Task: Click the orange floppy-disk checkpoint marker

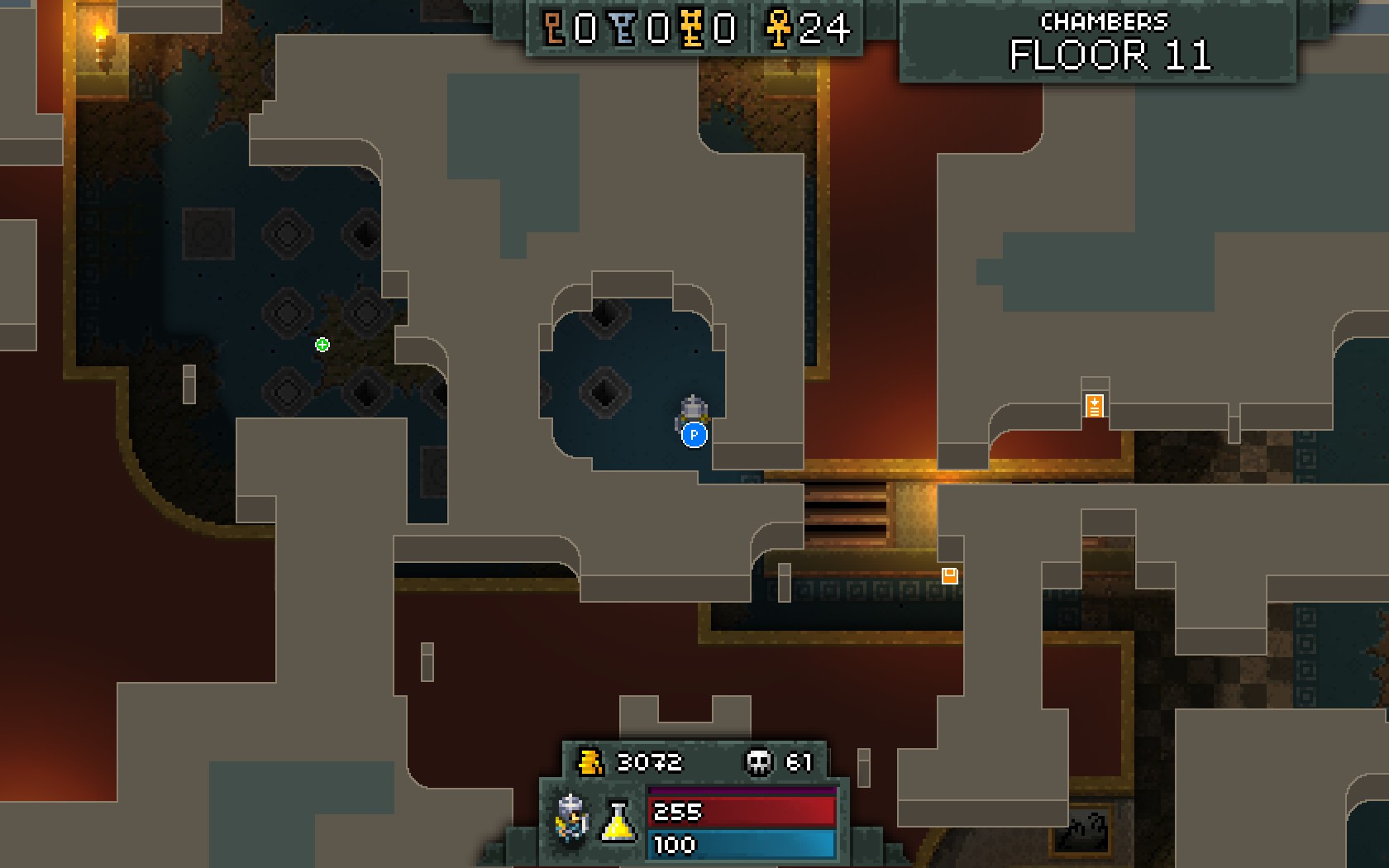Action: coord(950,575)
